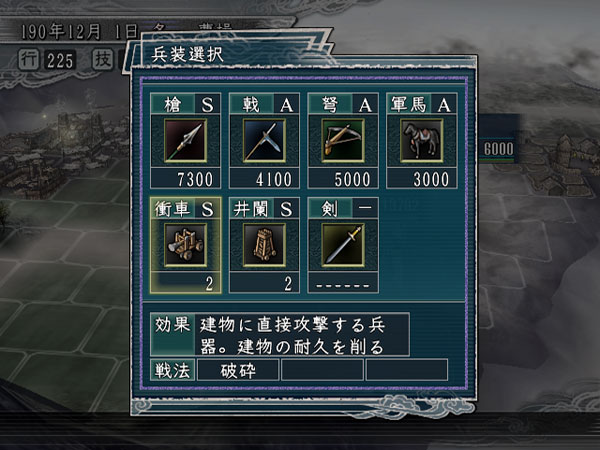Pick the sword (剣) weapon slot
This screenshot has height=450, width=600.
tap(343, 244)
